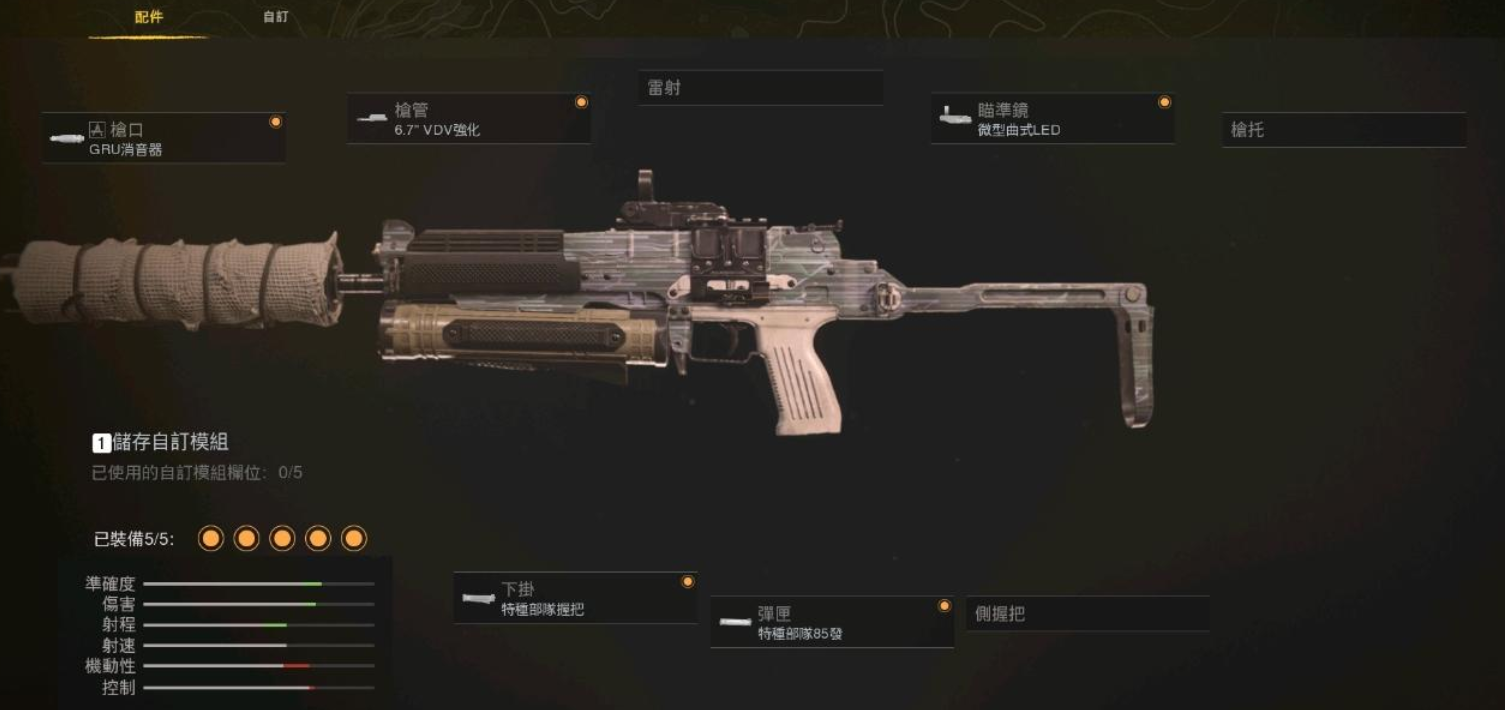Open the 彈匣 特種部隊85發 magazine slot
1505x710 pixels.
coord(831,622)
